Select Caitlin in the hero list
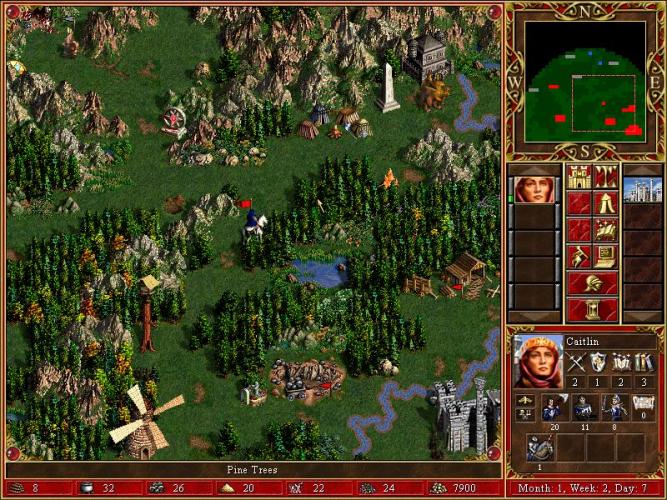This screenshot has height=500, width=667. pos(533,189)
